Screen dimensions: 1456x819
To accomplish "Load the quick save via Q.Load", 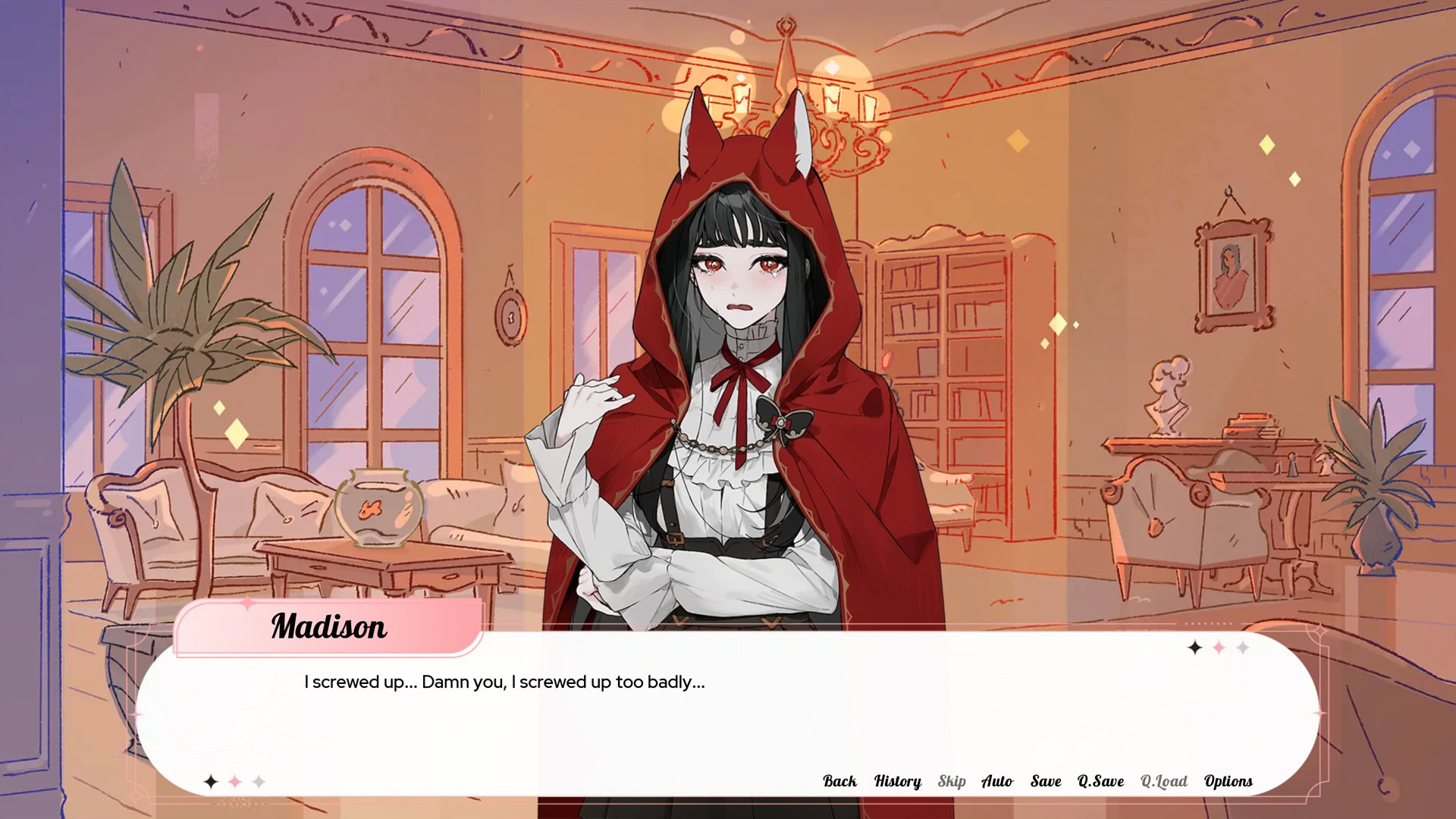I will pyautogui.click(x=1163, y=781).
